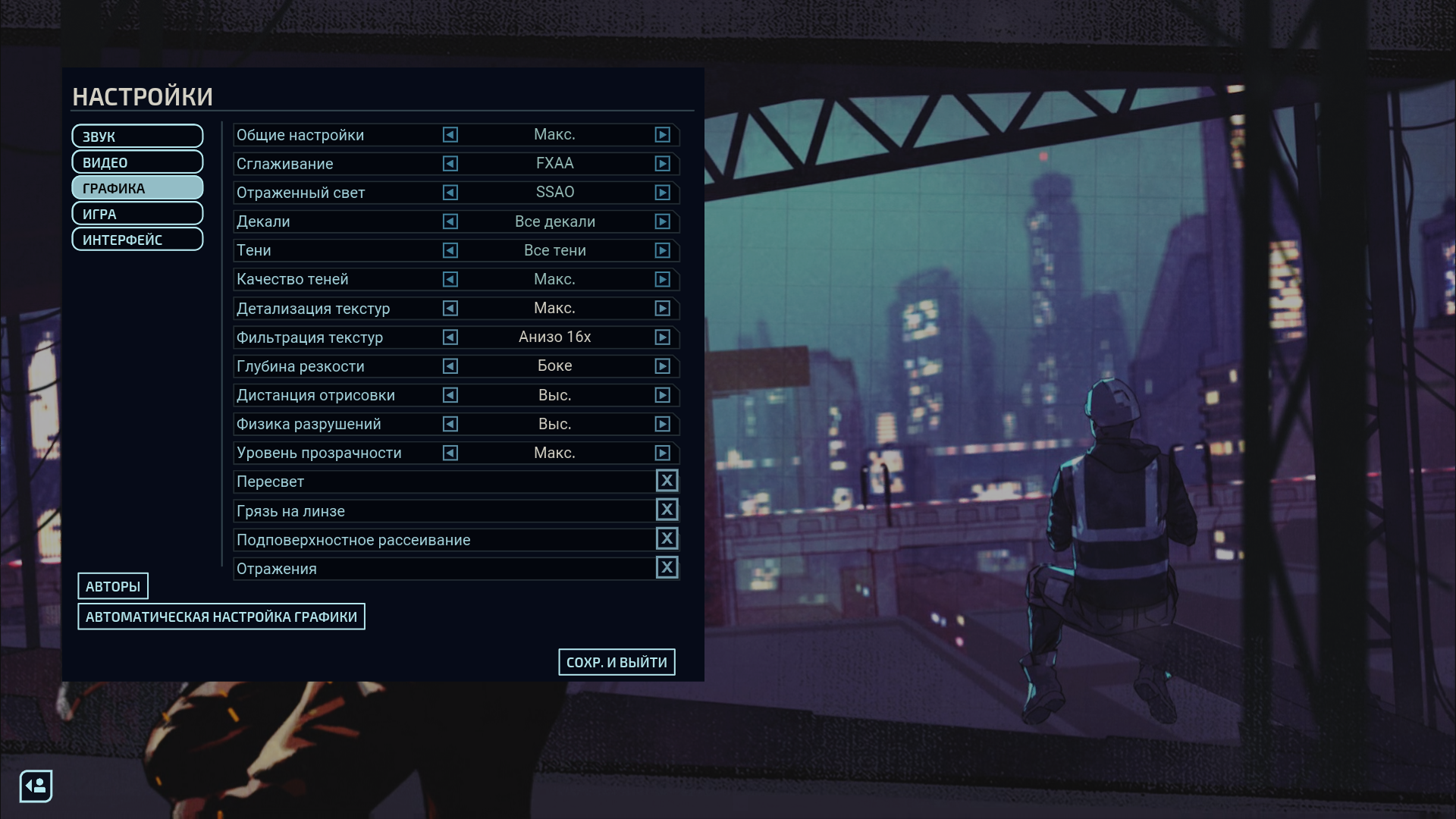Lower Общие настройки with the left arrow
This screenshot has width=1456, height=819.
[450, 135]
